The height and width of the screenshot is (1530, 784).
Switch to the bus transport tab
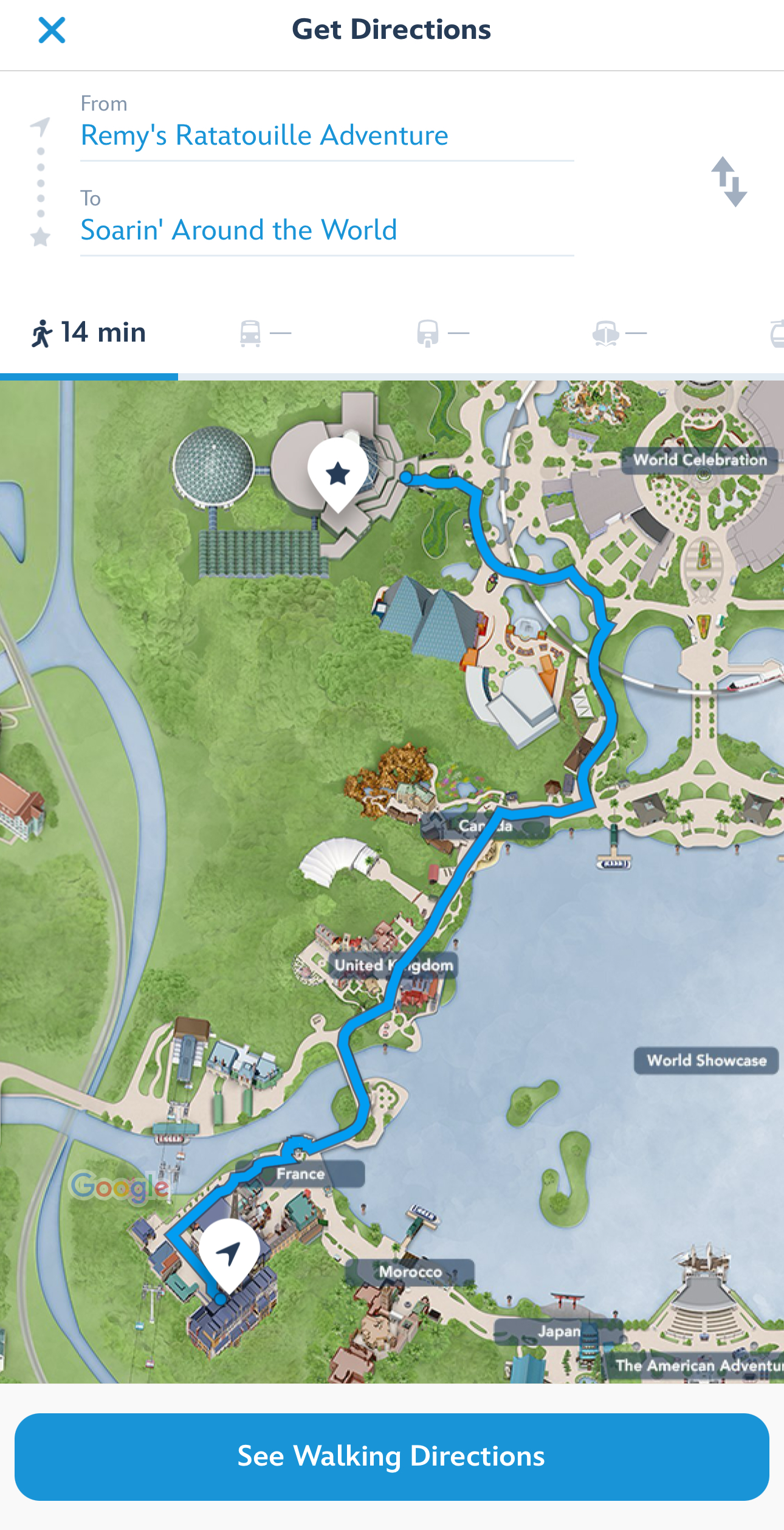tap(265, 333)
